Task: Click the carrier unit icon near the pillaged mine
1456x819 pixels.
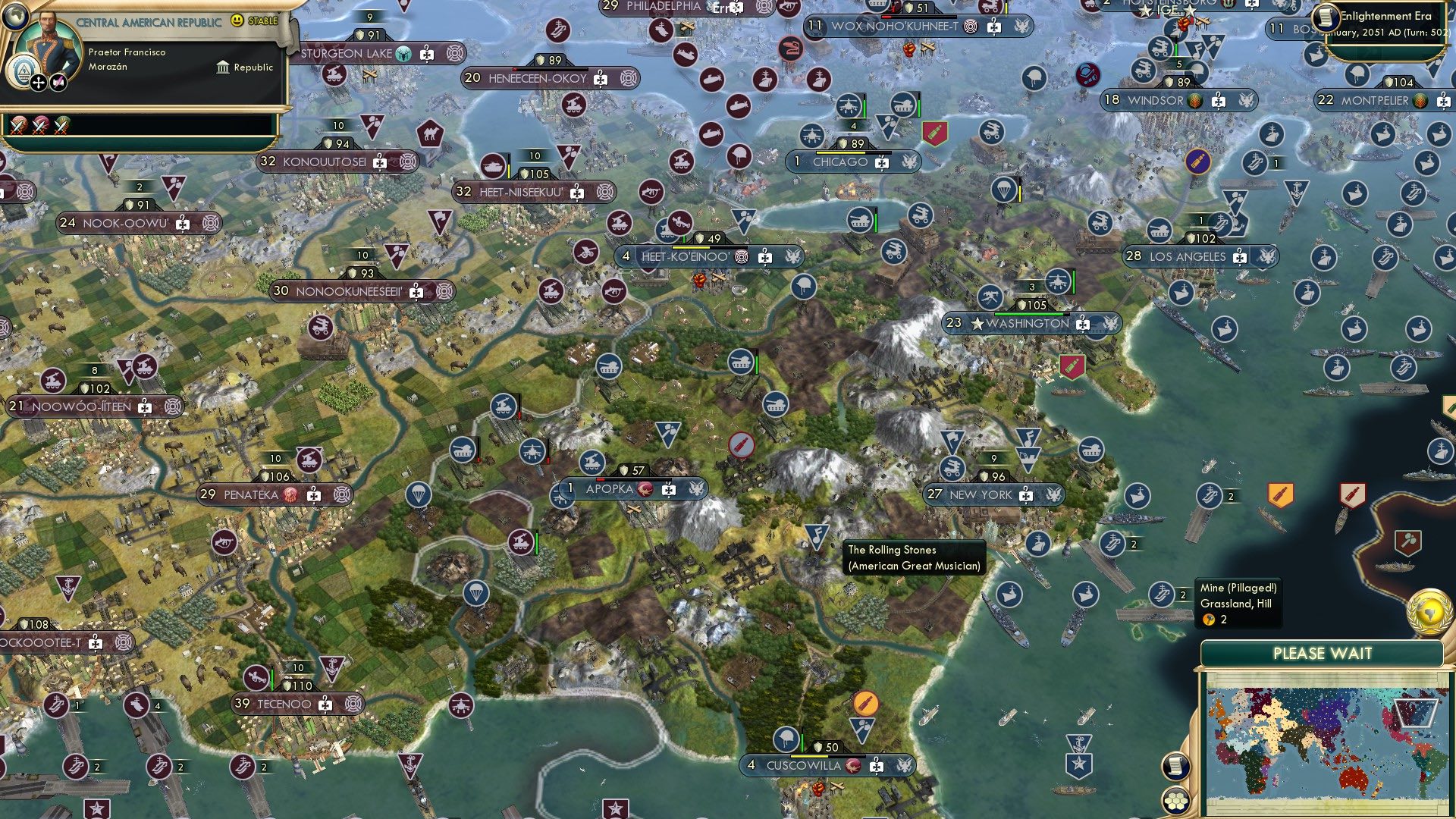Action: click(x=1160, y=595)
